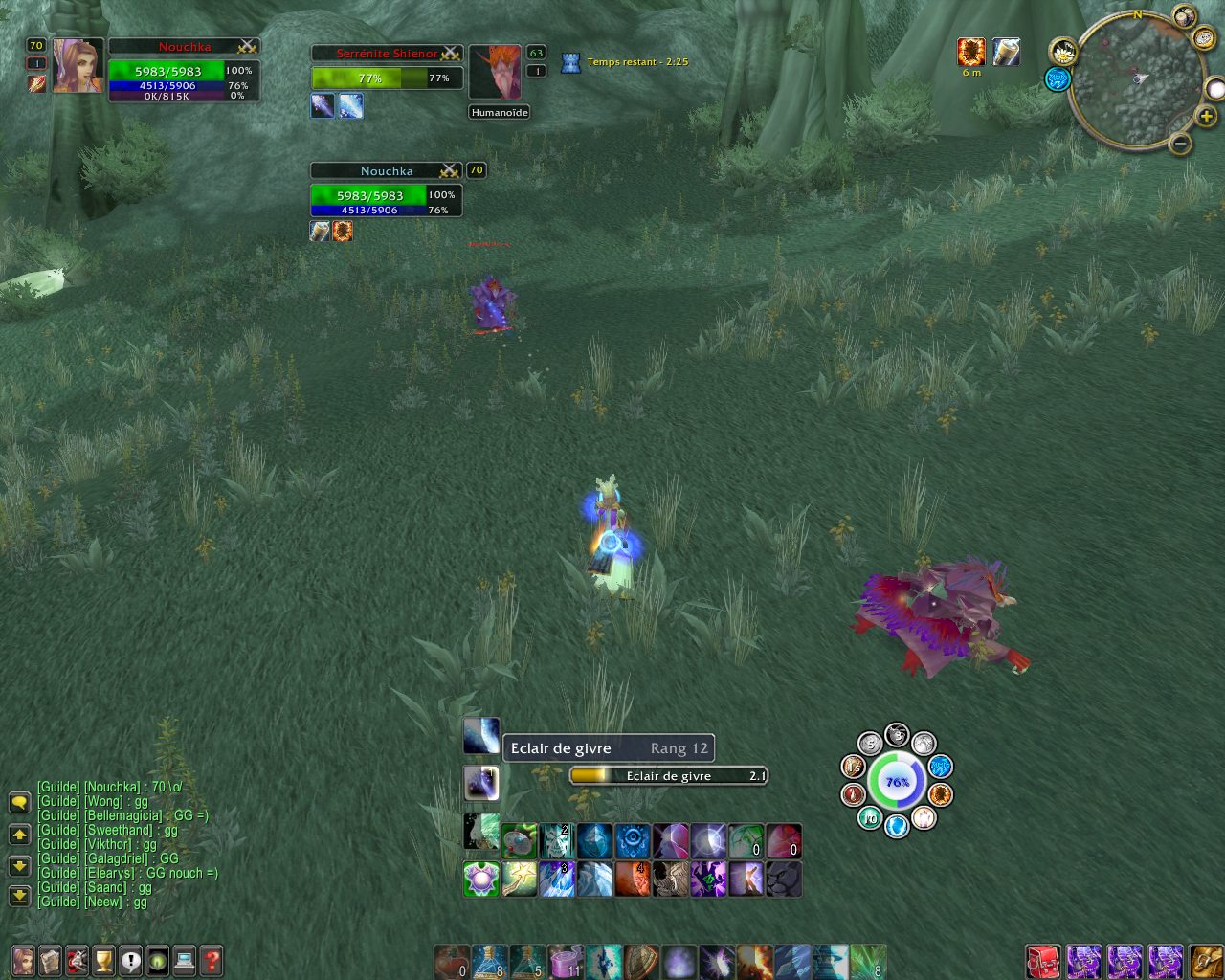
Task: Click the fiery armor buff icon
Action: (x=971, y=52)
